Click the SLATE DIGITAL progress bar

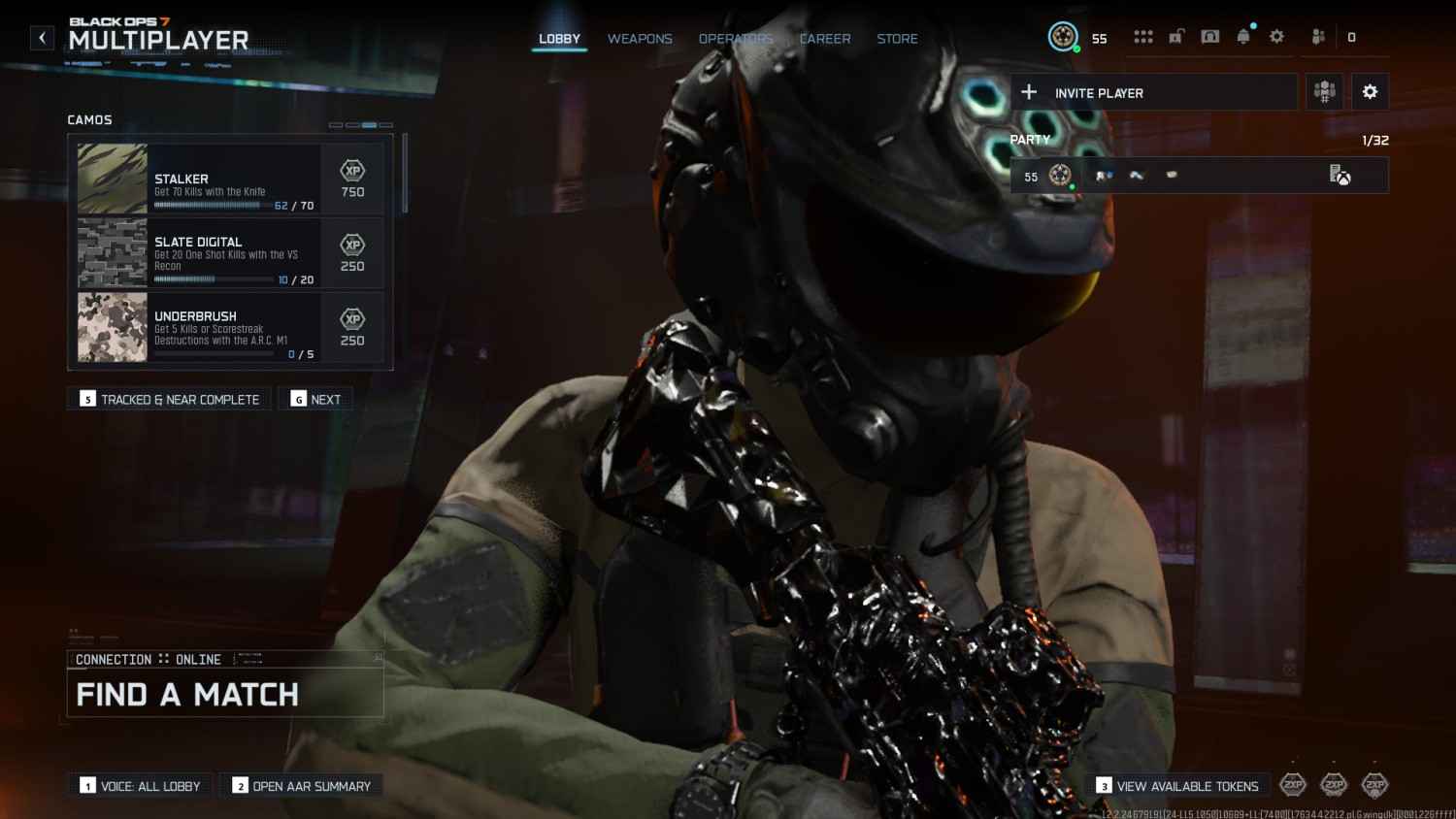pyautogui.click(x=214, y=278)
